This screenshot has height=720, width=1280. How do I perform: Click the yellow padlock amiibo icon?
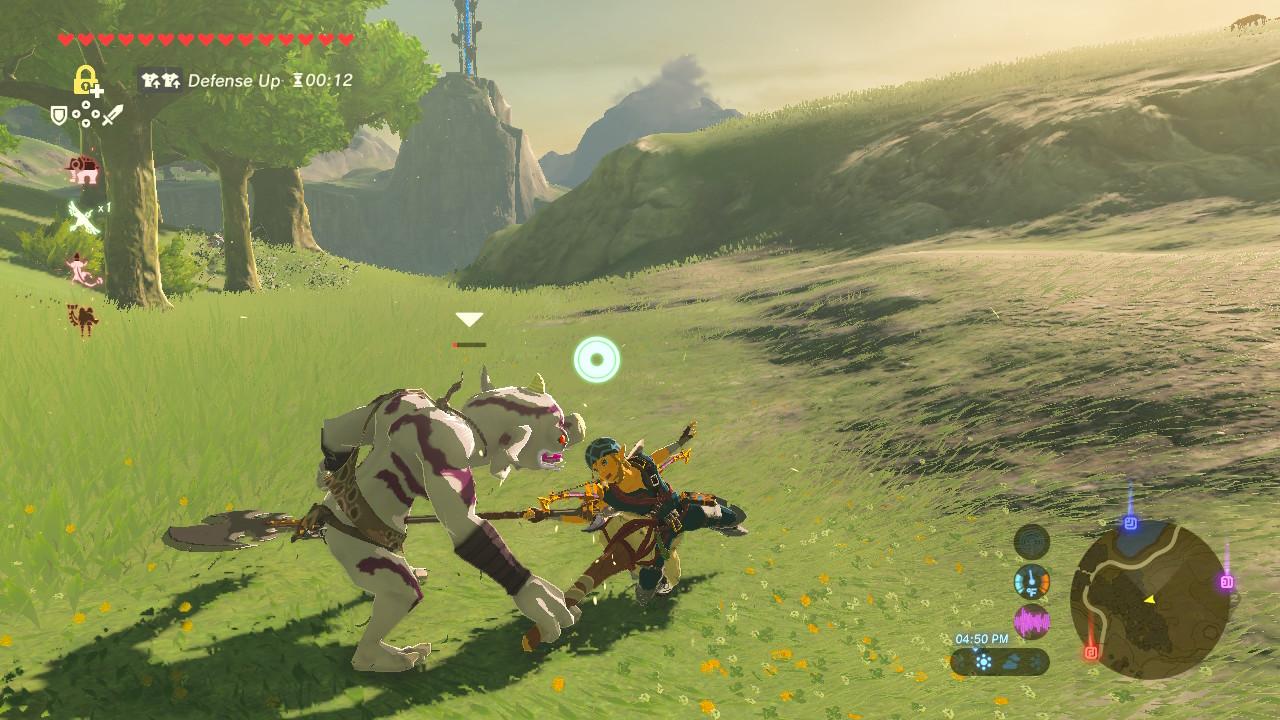(x=87, y=81)
